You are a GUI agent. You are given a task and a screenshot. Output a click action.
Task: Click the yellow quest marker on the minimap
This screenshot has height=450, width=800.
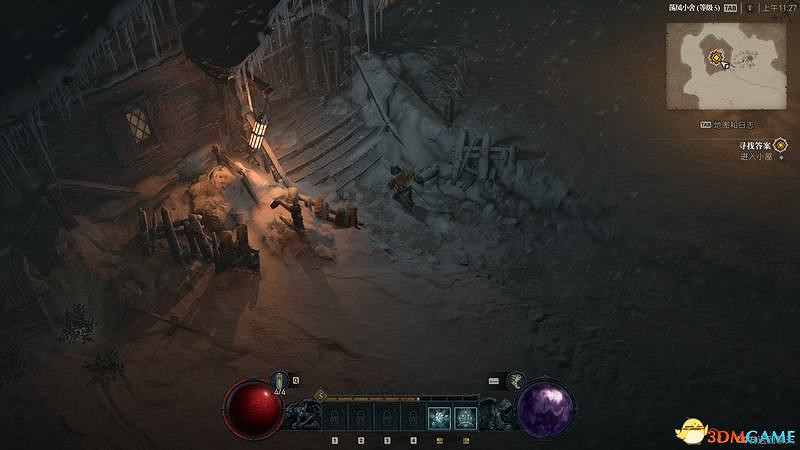click(717, 58)
